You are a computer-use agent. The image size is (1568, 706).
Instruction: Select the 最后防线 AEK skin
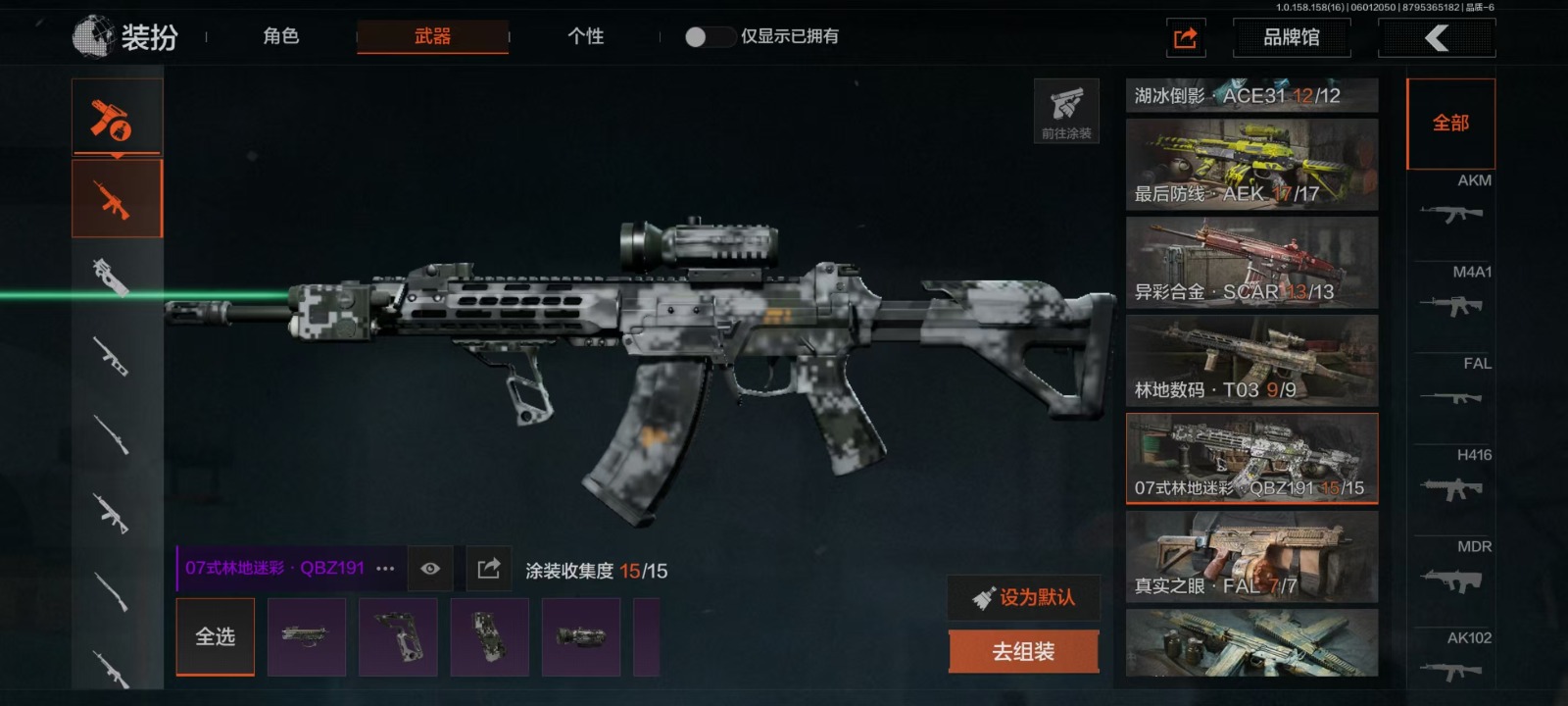tap(1251, 165)
